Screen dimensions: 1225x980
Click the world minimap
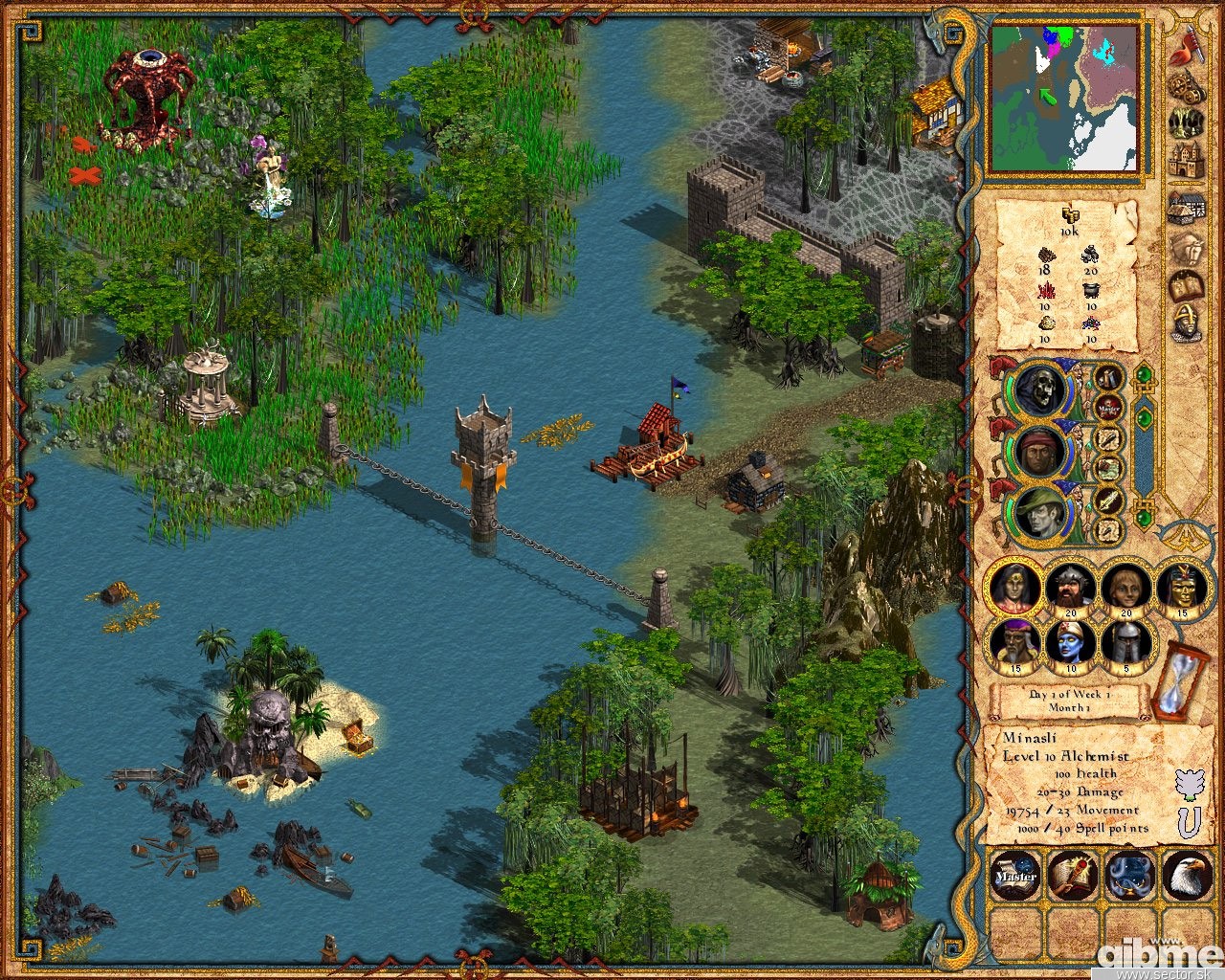[1063, 98]
